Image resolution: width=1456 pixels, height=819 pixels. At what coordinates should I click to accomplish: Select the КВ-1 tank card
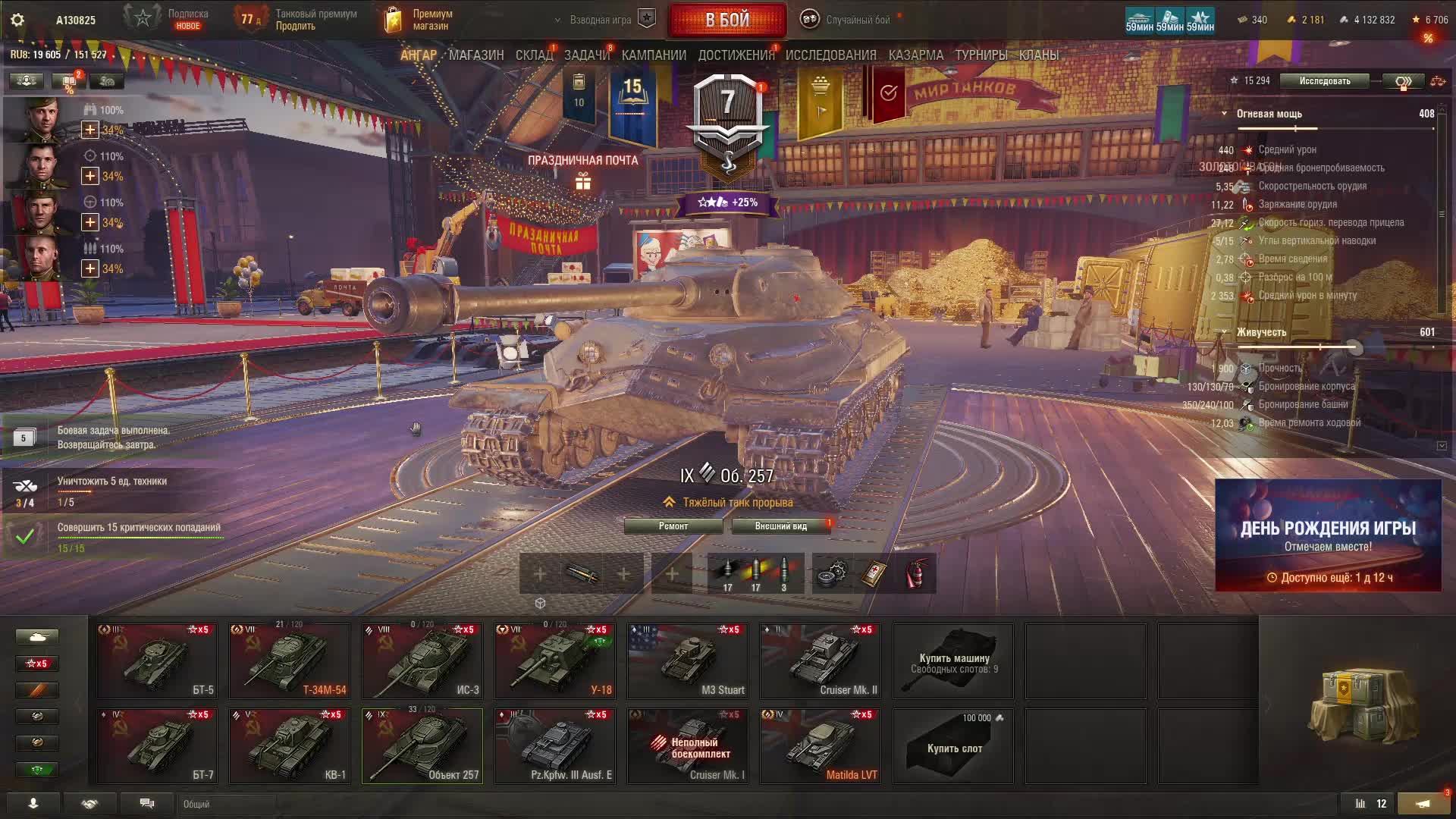point(290,745)
